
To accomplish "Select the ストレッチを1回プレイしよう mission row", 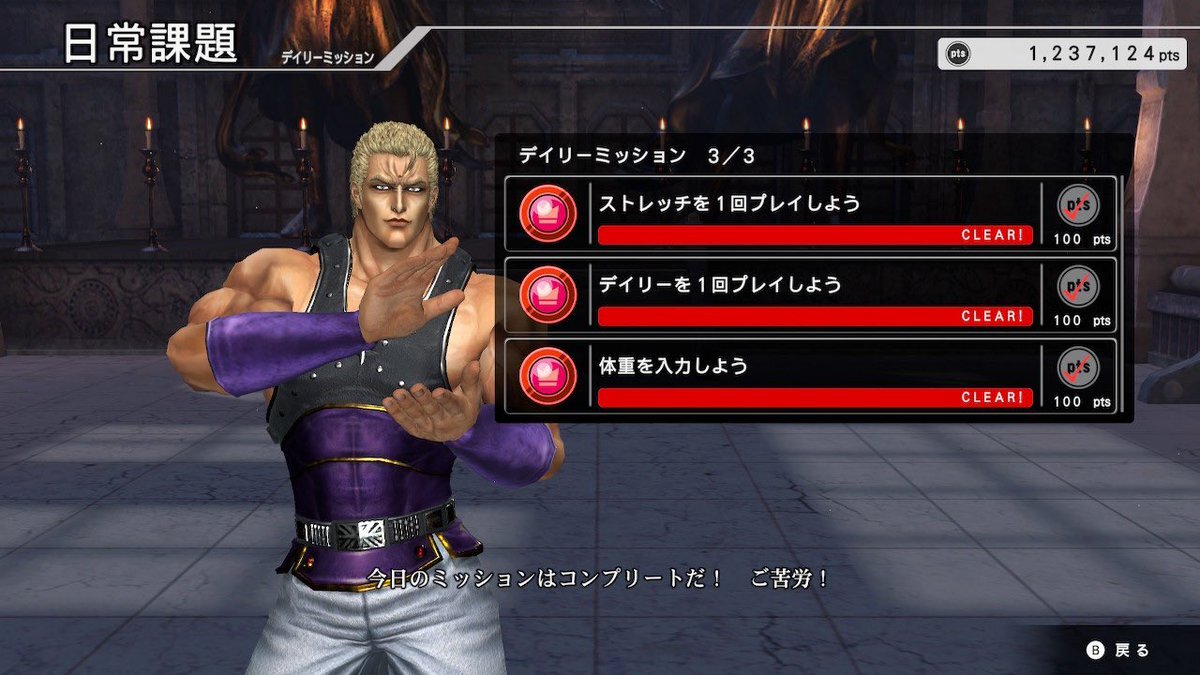I will 810,214.
